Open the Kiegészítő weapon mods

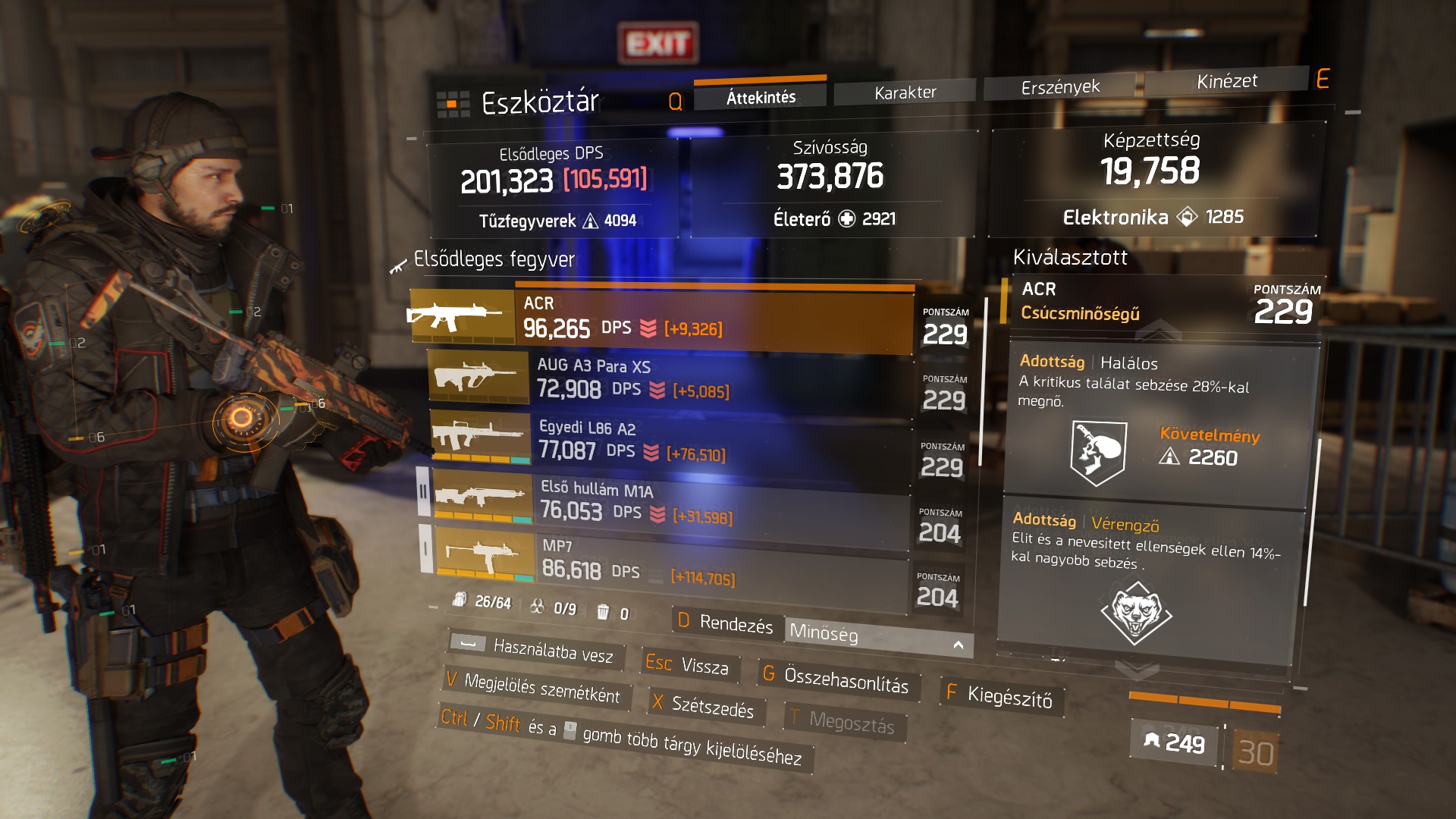(x=1001, y=695)
